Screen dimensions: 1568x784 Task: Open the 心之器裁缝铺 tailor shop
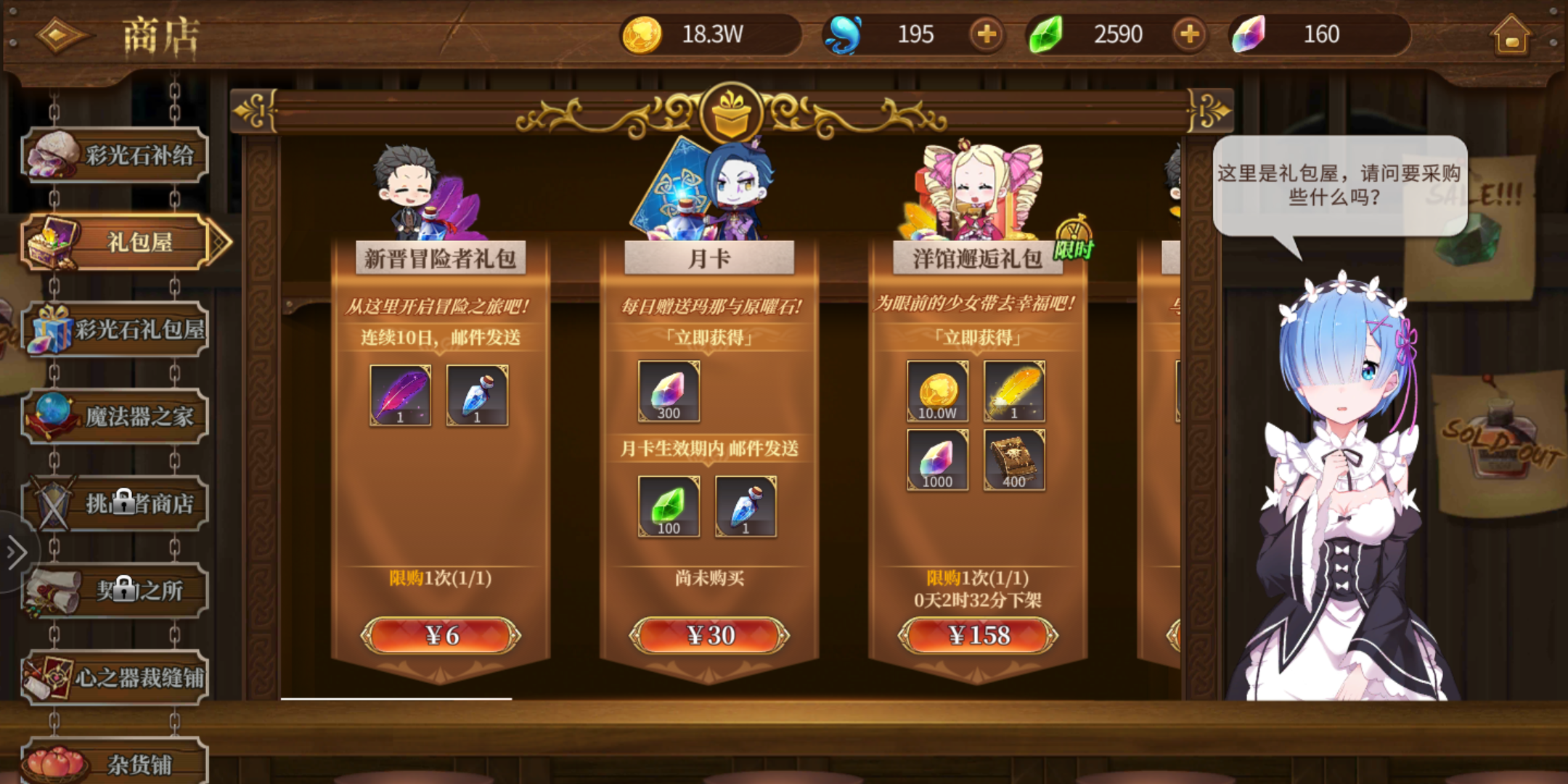click(116, 677)
